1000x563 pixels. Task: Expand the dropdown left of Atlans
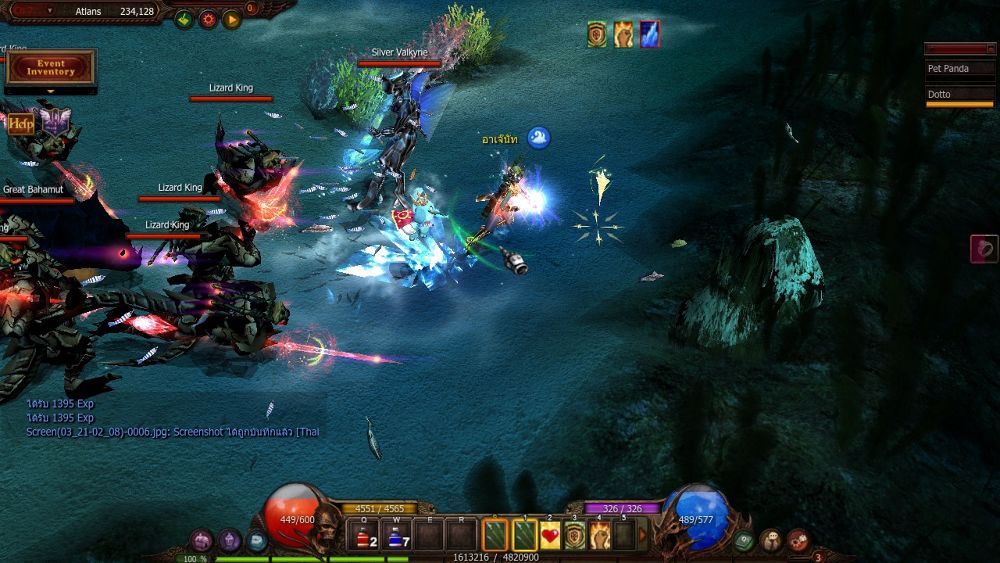coord(51,11)
